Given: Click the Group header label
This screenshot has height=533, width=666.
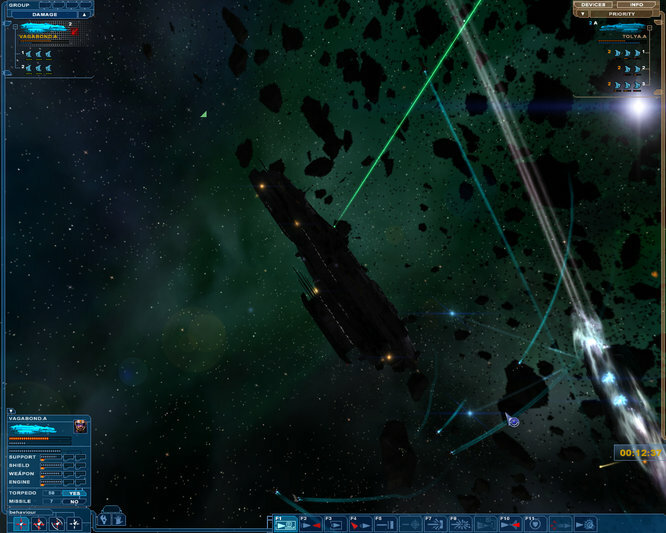Looking at the screenshot, I should pos(18,5).
